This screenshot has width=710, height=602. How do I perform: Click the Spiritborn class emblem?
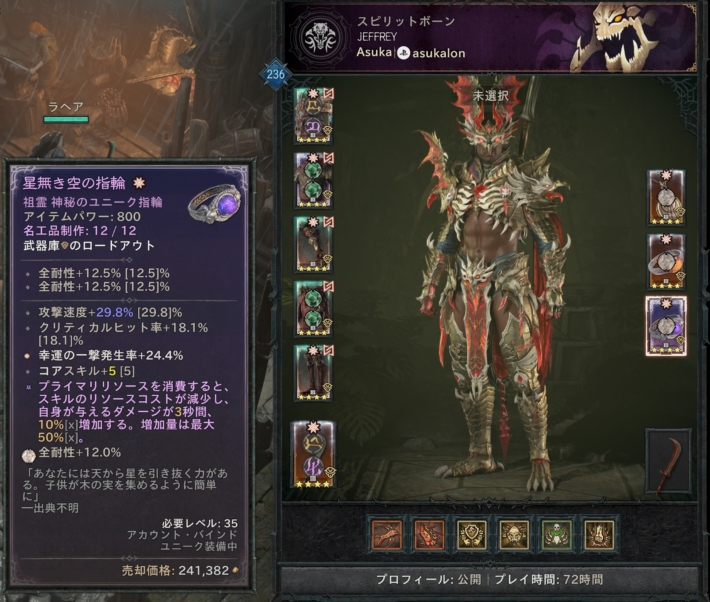point(323,37)
